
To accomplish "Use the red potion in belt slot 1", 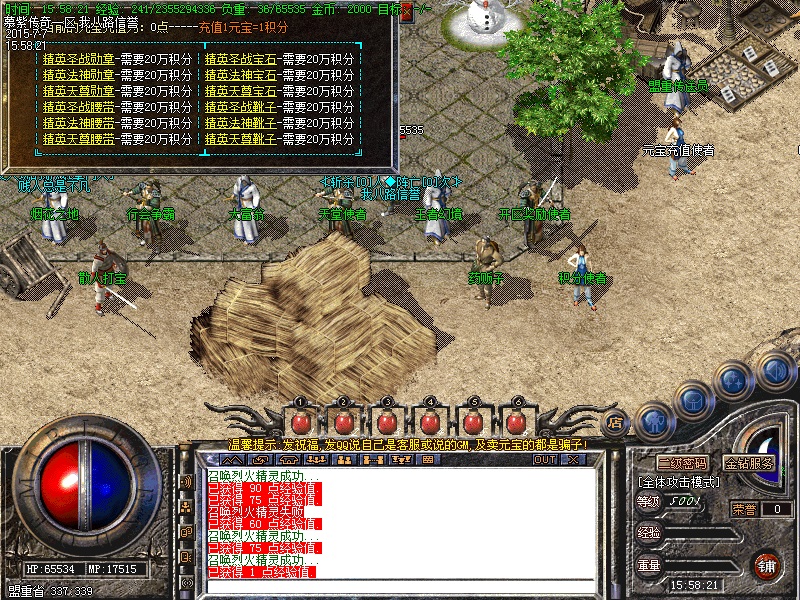I will [x=299, y=422].
